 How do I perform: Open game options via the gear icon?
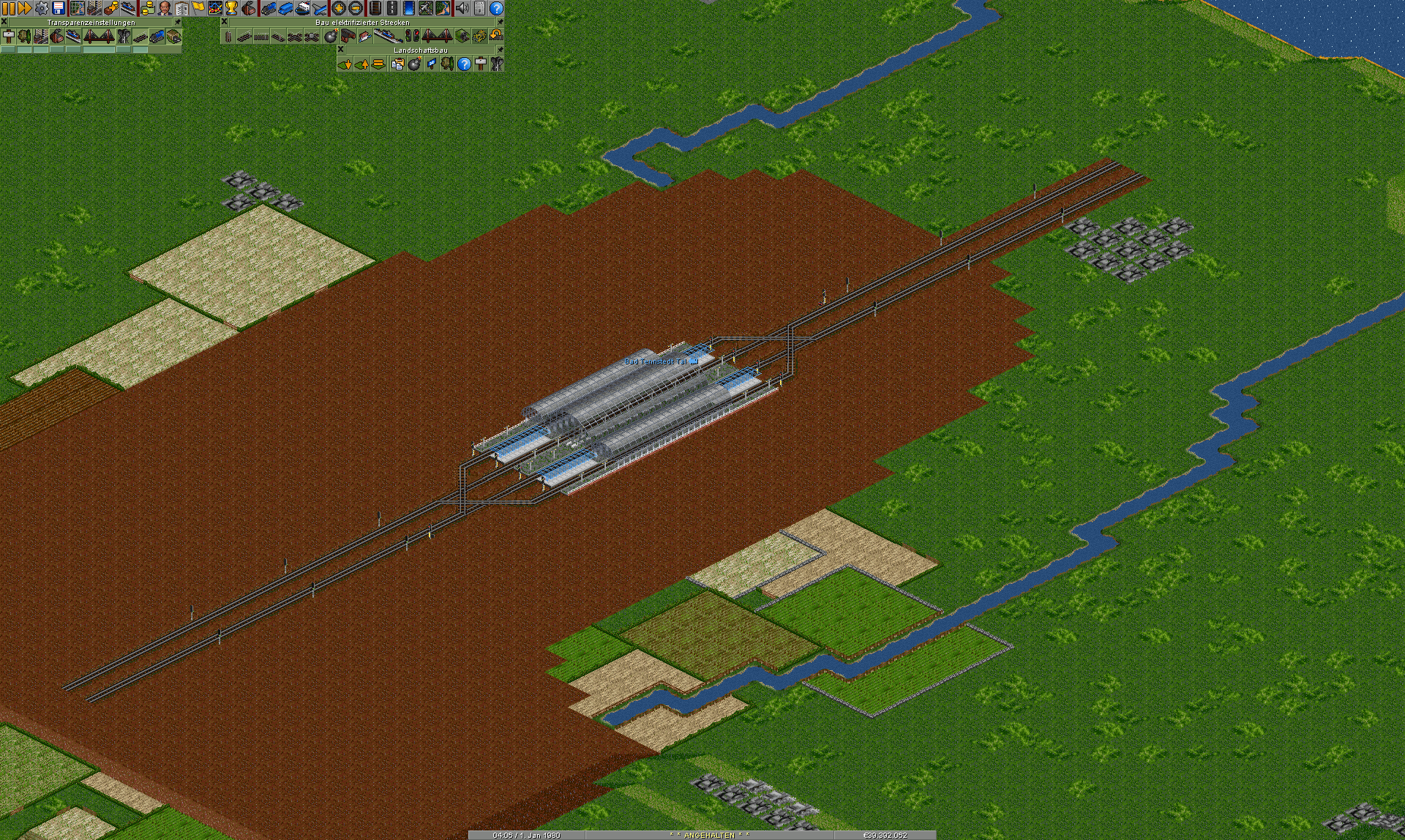42,8
